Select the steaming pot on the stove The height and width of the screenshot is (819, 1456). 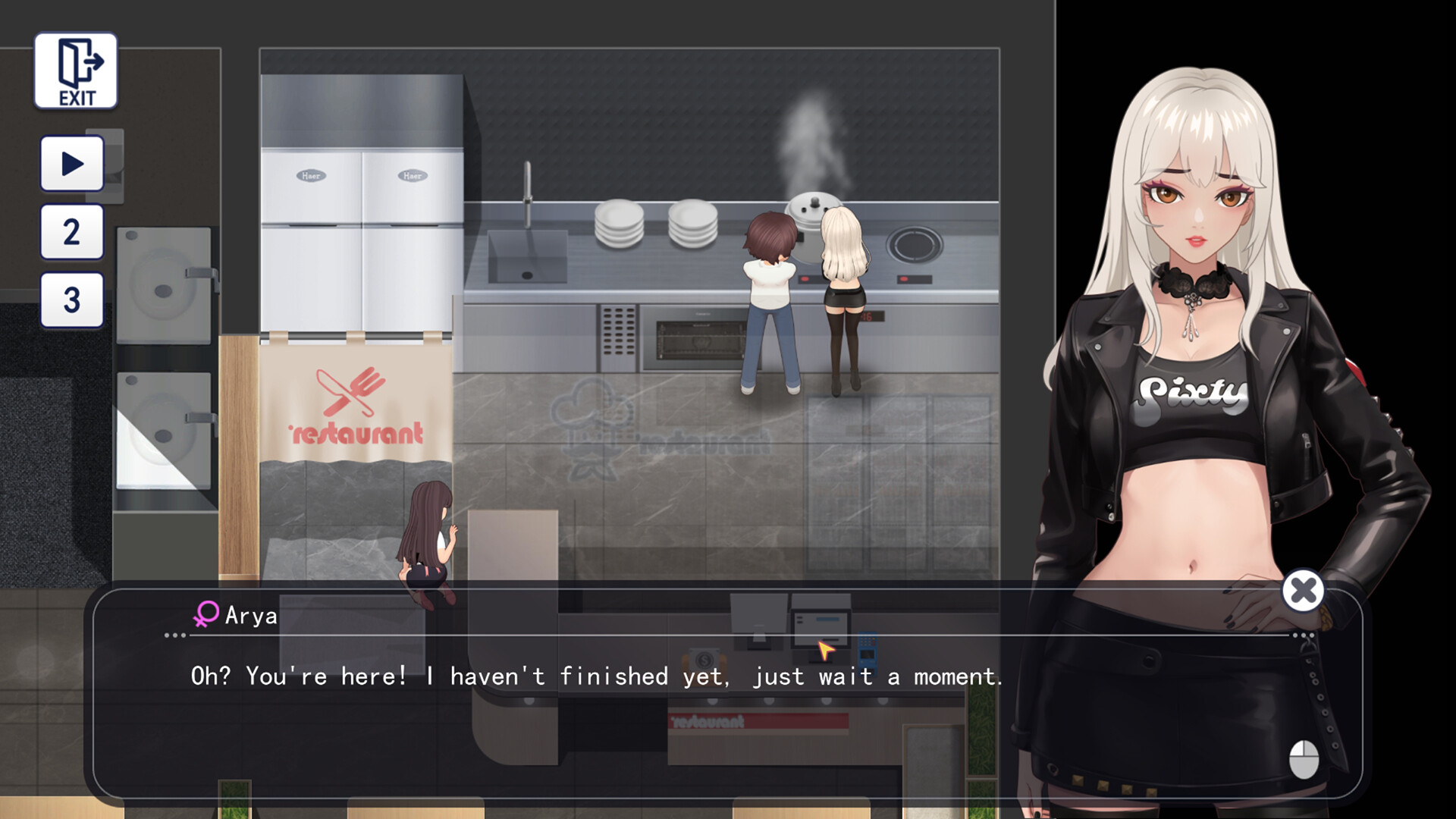pyautogui.click(x=815, y=209)
